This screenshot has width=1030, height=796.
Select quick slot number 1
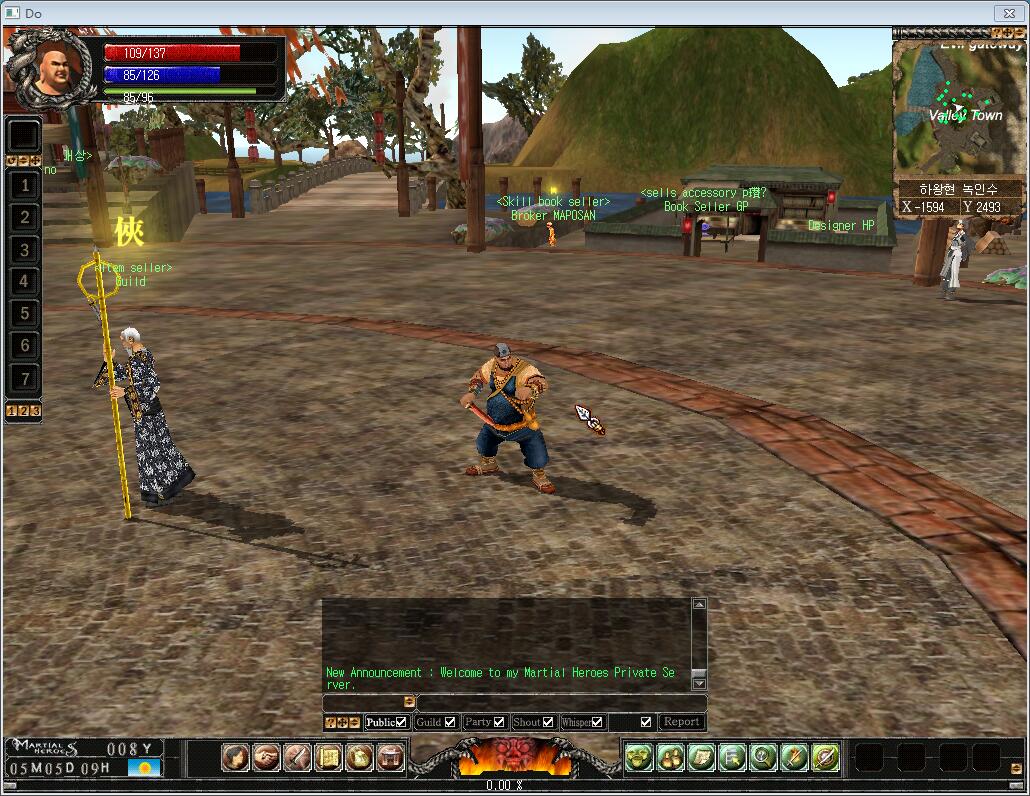tap(25, 185)
